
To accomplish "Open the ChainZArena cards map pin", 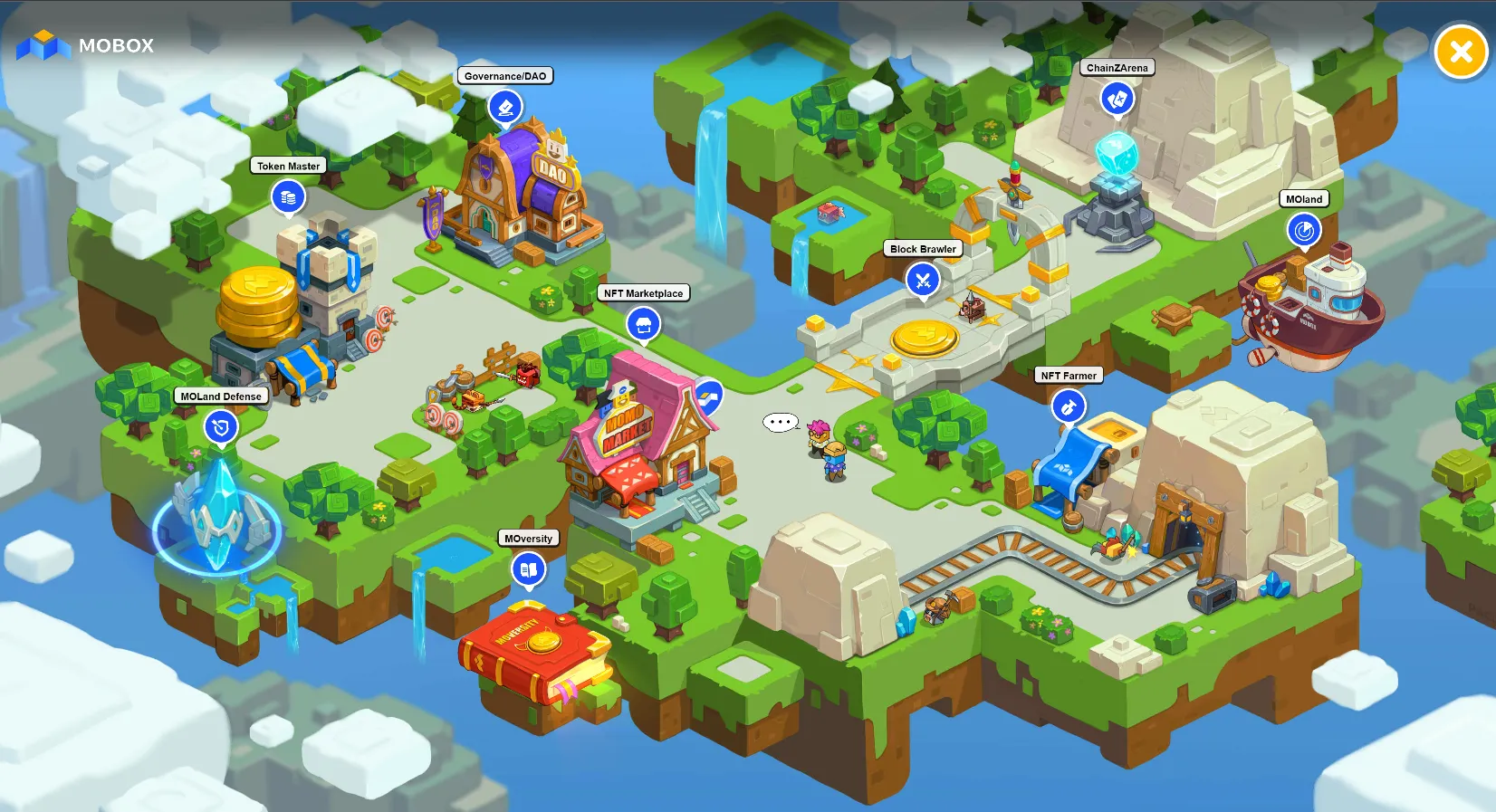I will 1117,100.
